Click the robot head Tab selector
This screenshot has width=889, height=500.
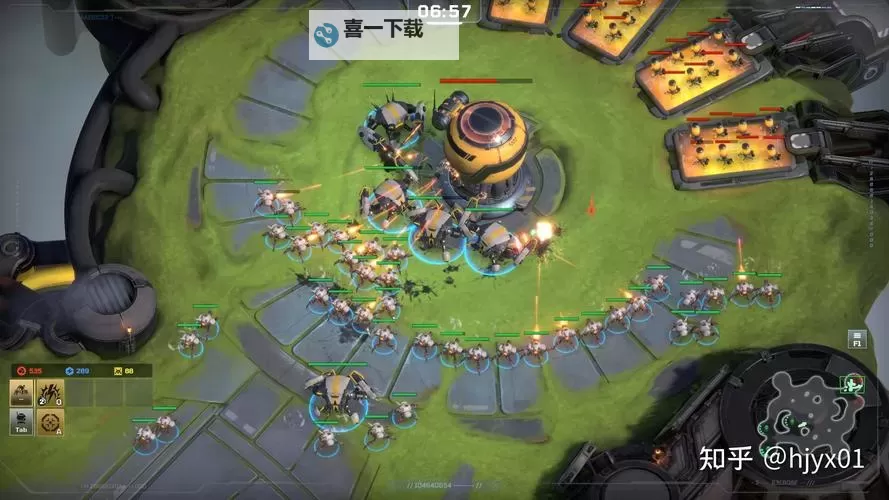(22, 421)
